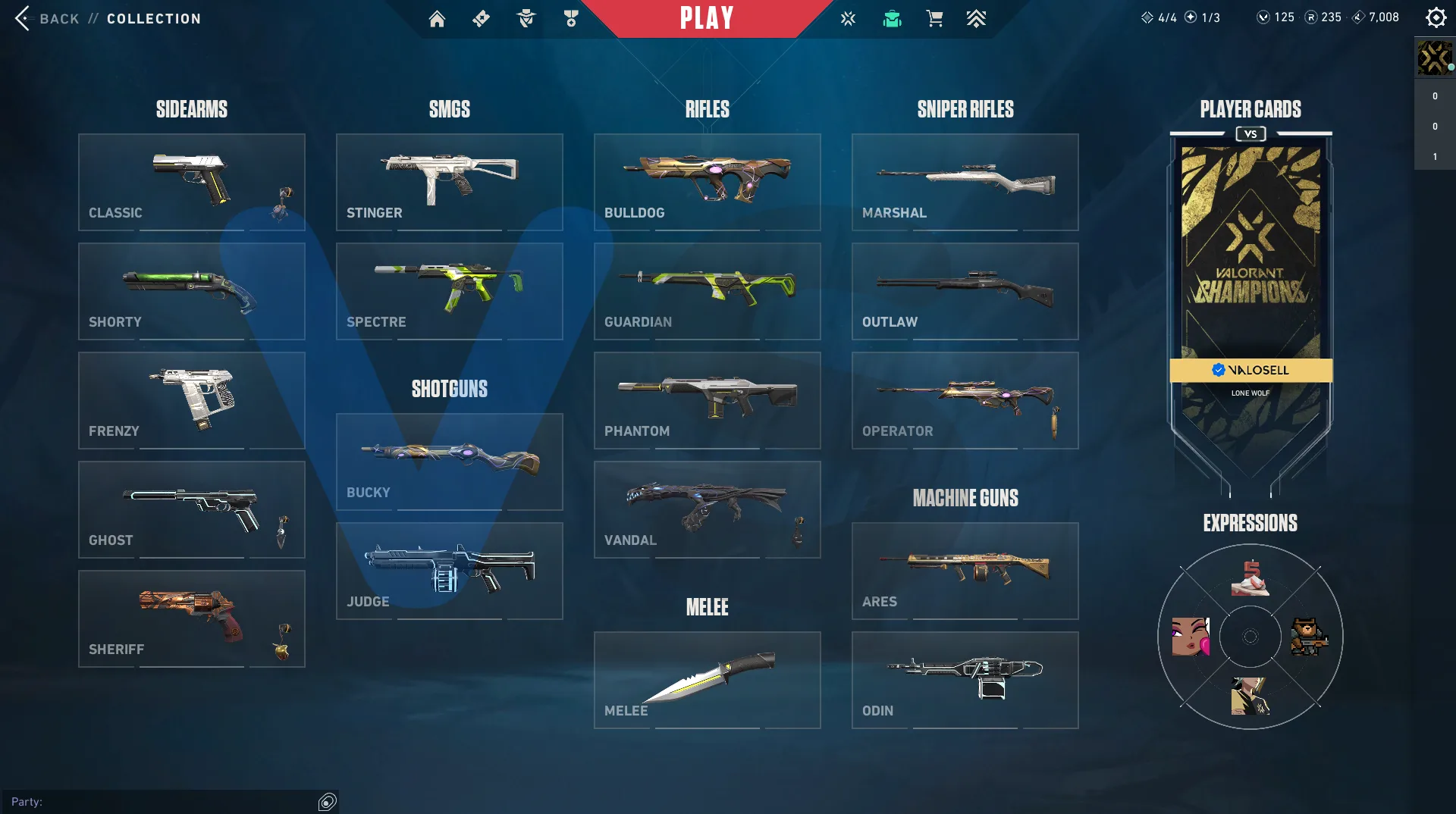Viewport: 1456px width, 814px height.
Task: Select the Odin machine gun tile
Action: click(x=965, y=680)
